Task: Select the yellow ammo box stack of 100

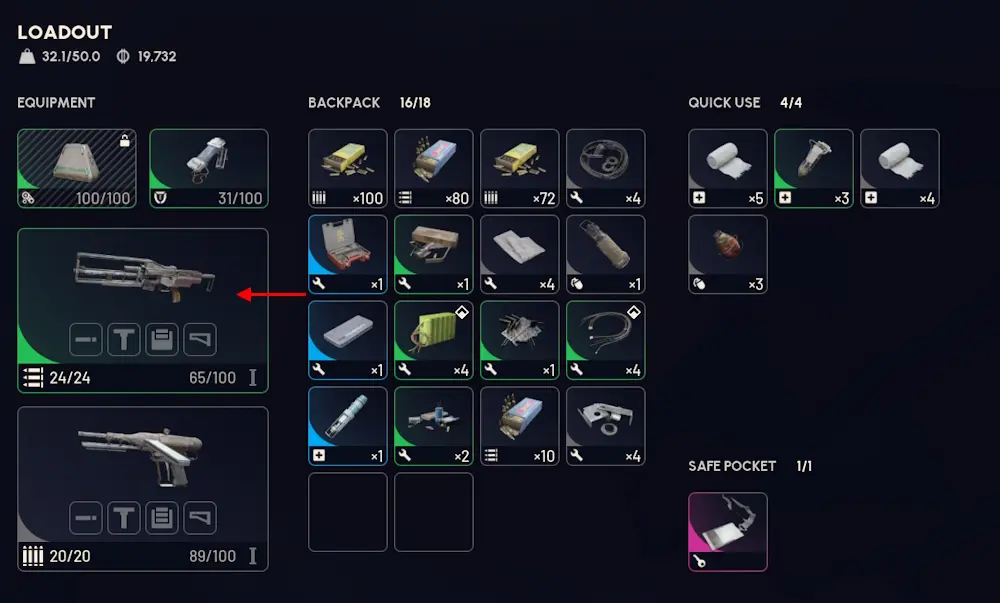Action: pyautogui.click(x=347, y=168)
